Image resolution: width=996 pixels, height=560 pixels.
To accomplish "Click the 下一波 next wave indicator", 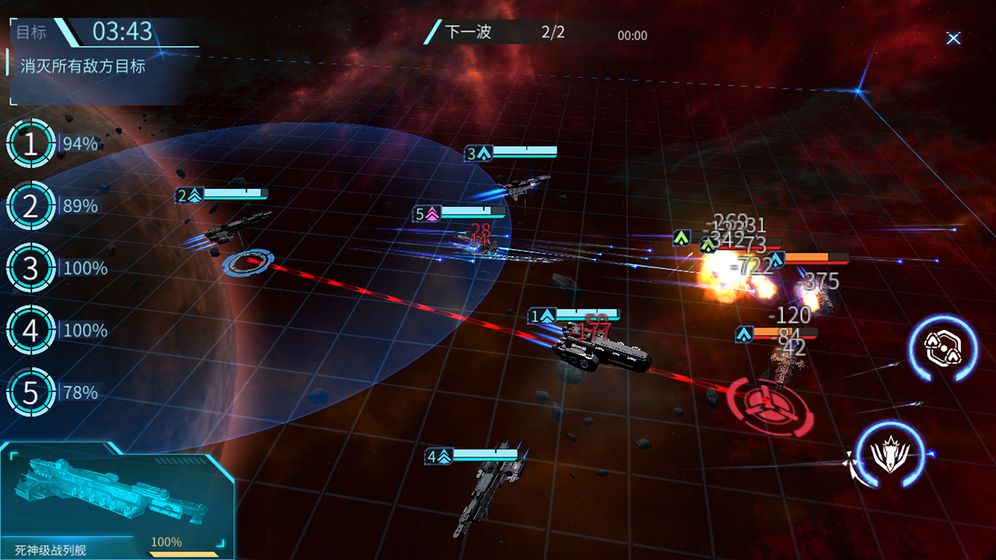I will click(468, 32).
